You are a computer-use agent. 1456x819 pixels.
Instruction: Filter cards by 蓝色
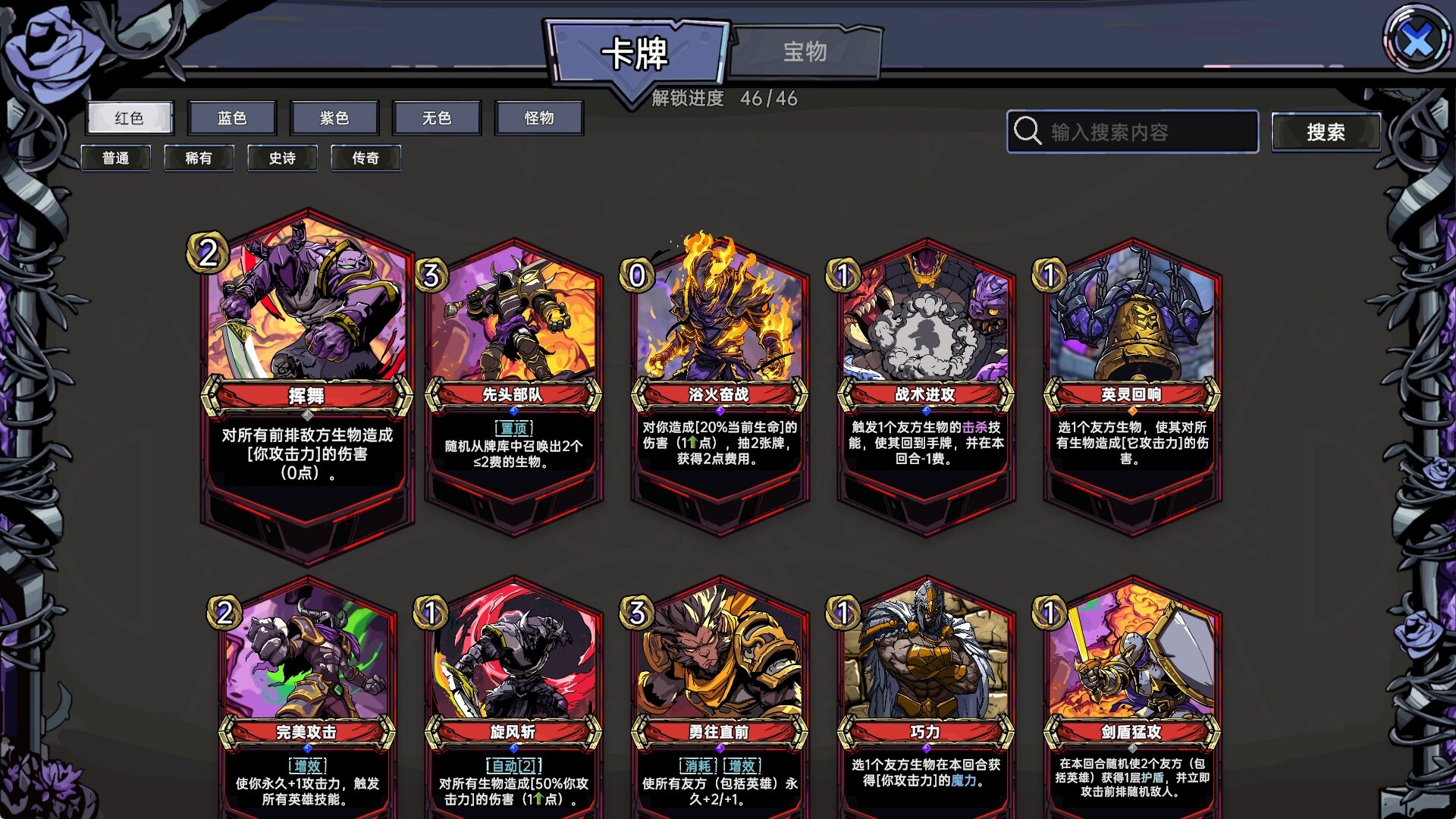click(232, 118)
